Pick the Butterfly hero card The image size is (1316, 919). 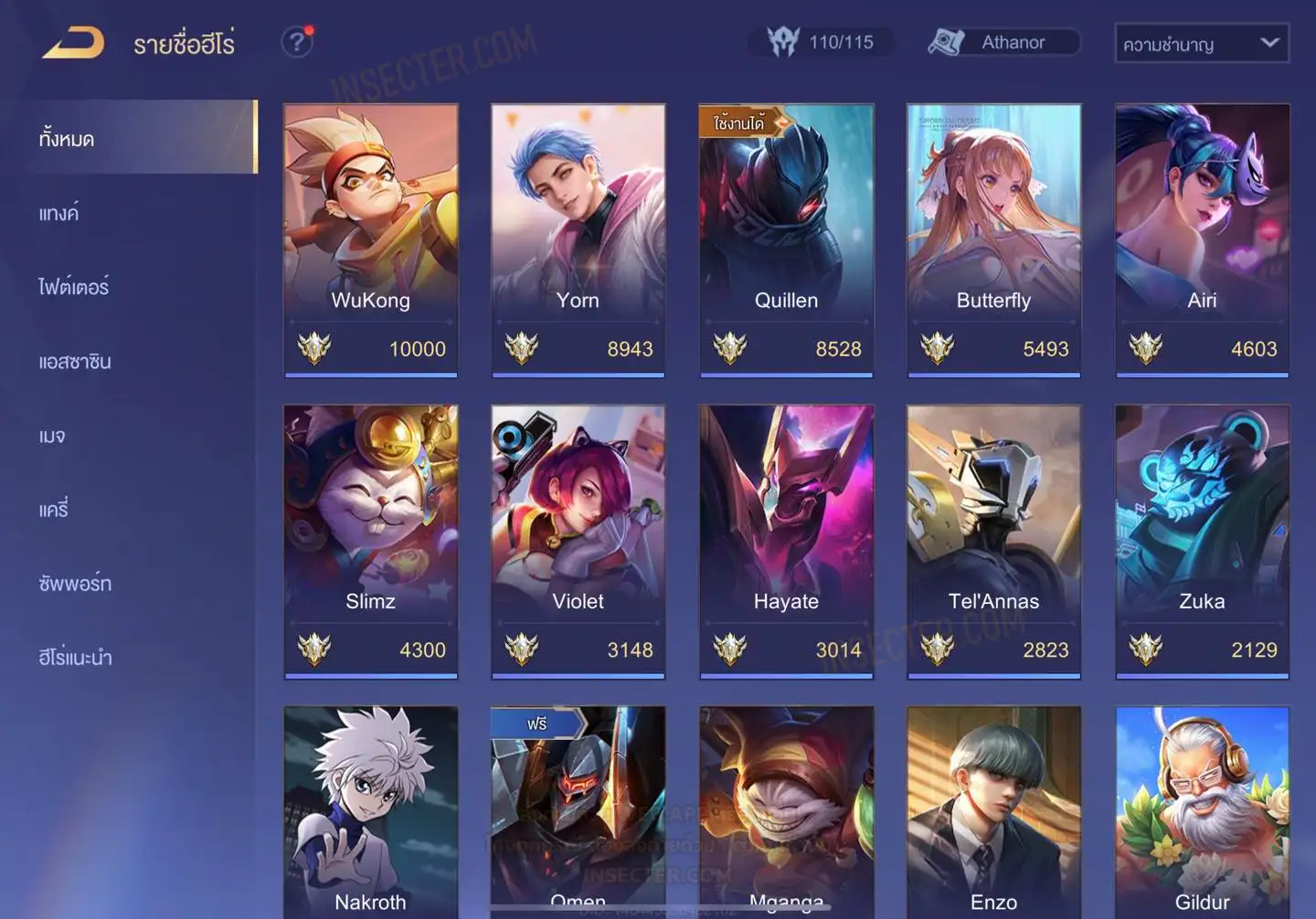[x=993, y=239]
